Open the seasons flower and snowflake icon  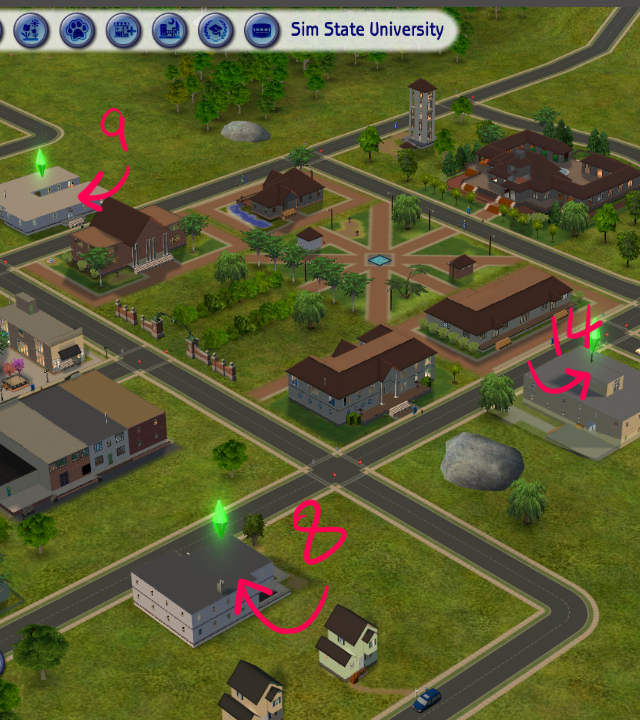click(x=31, y=30)
